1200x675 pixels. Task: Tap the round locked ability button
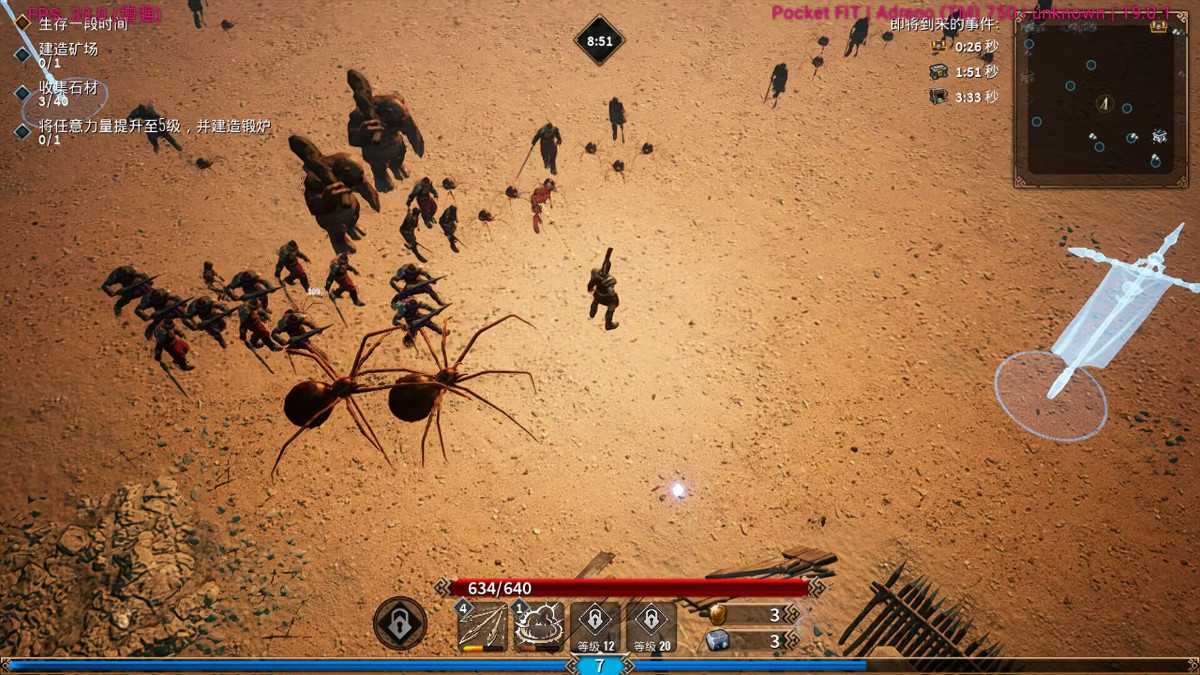coord(400,624)
